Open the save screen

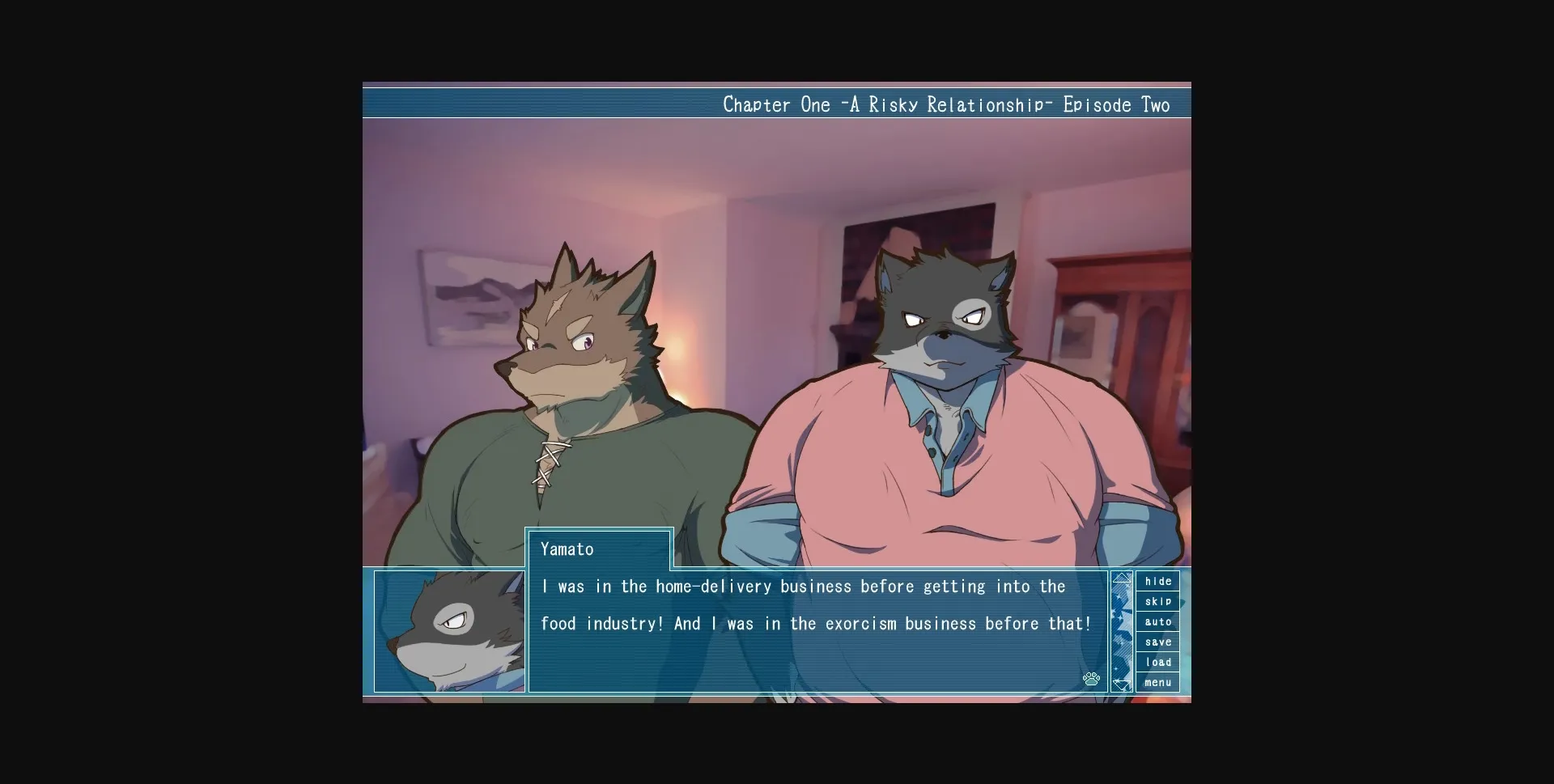1158,642
